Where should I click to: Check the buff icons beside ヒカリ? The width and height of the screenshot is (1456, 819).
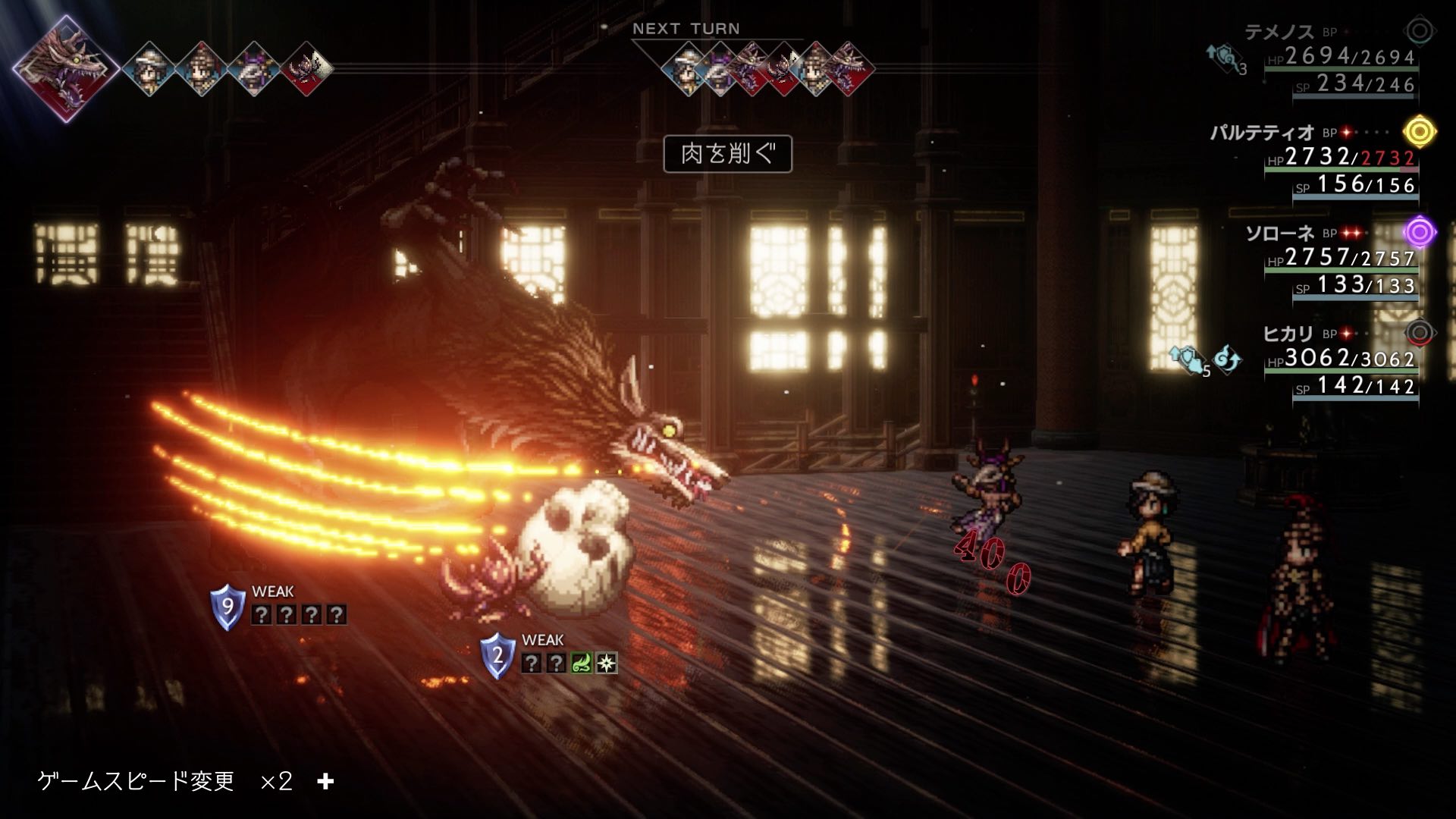pos(1206,360)
